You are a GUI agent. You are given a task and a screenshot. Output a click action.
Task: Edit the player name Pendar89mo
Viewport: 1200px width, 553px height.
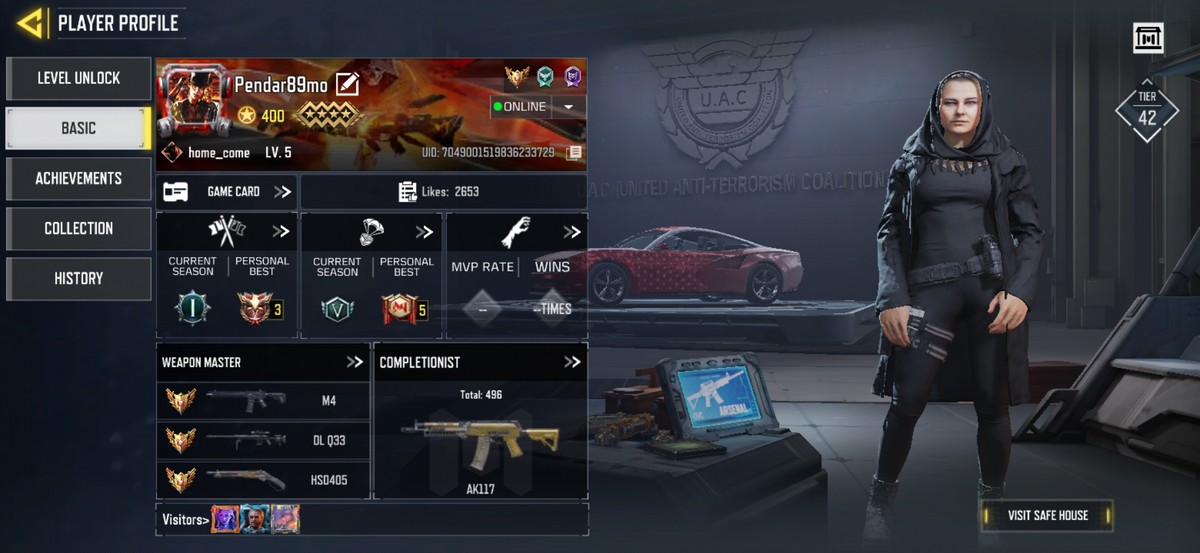pos(347,84)
